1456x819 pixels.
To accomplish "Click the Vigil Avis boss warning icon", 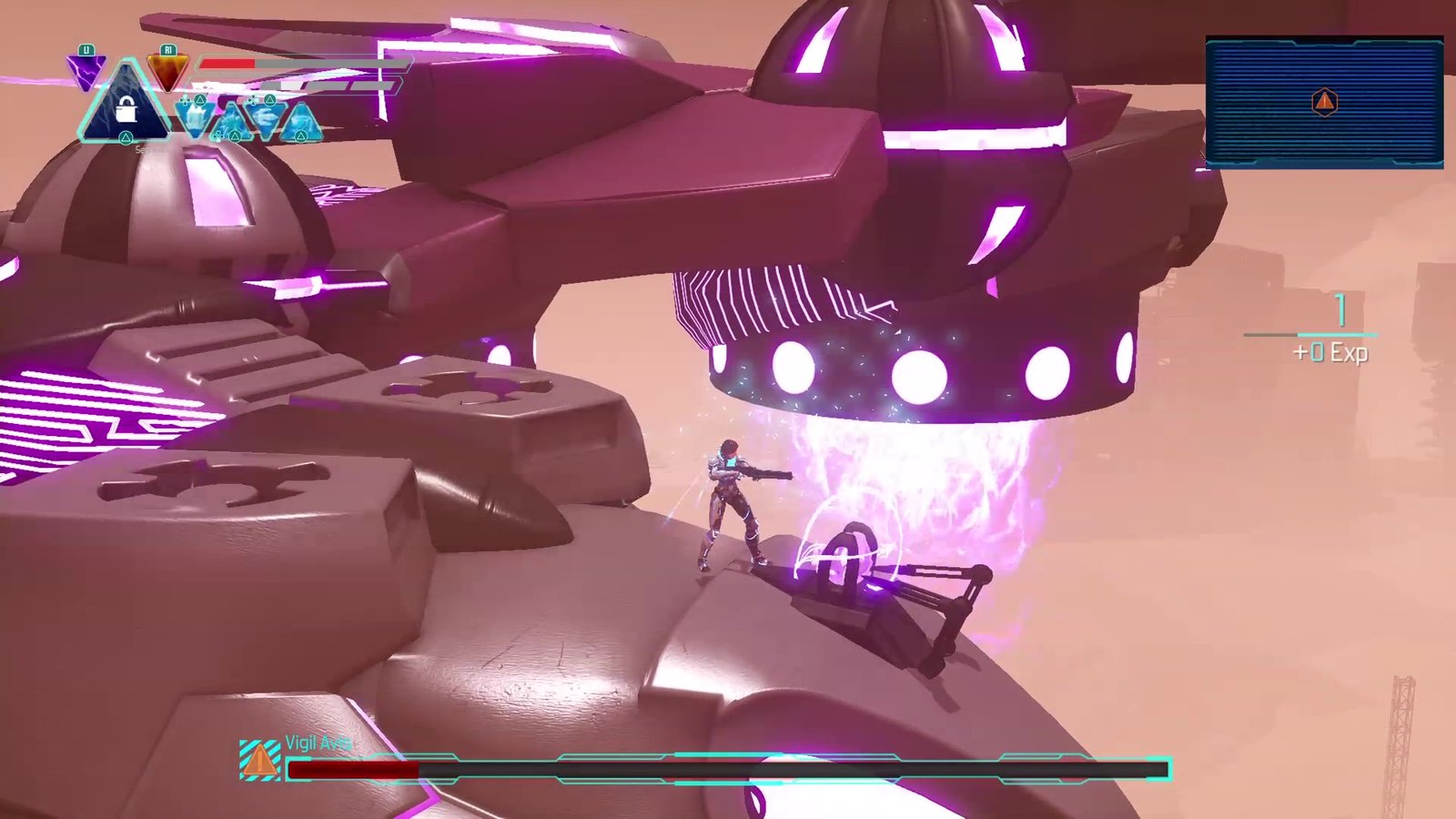I will [259, 760].
